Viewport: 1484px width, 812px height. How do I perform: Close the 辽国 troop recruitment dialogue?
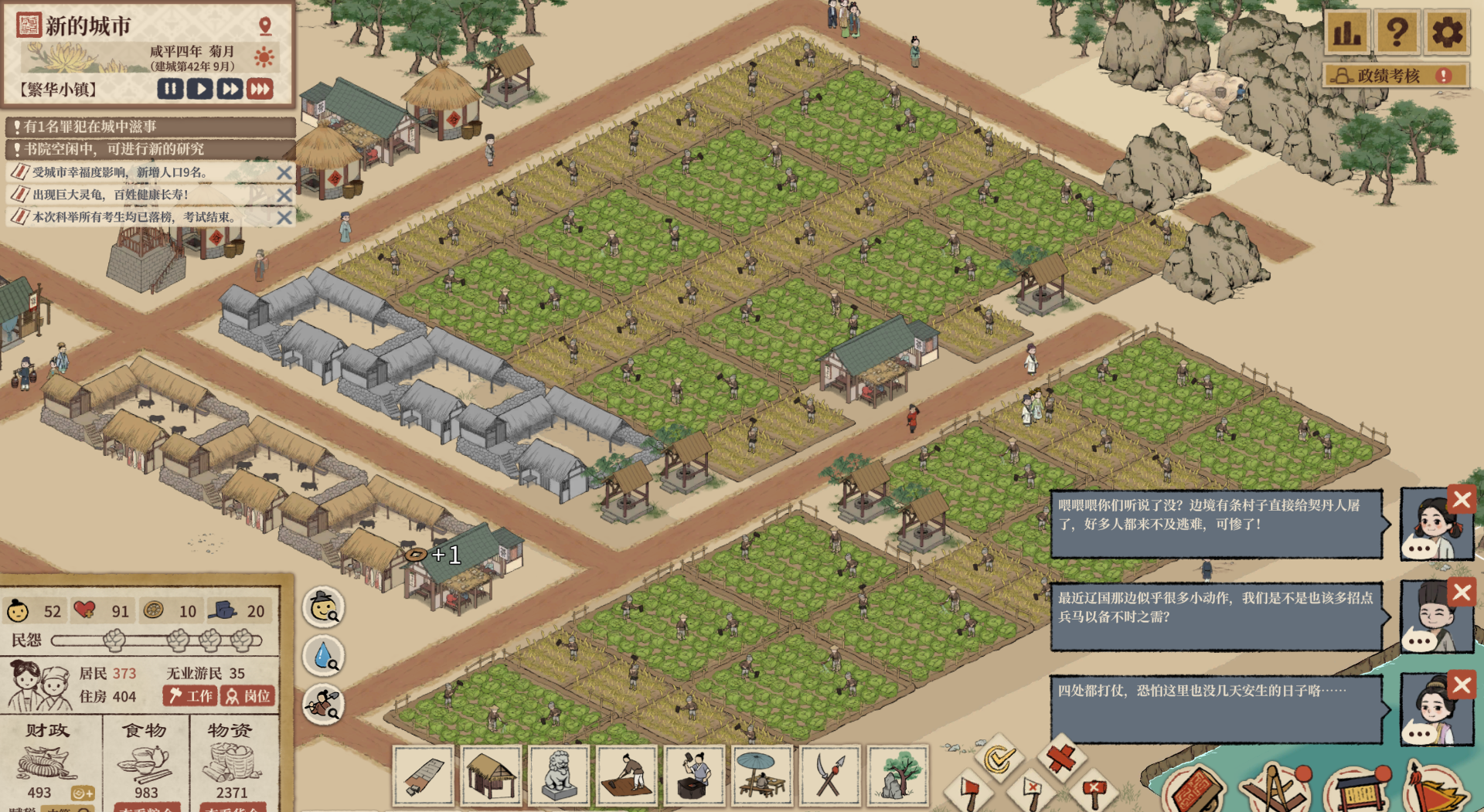pos(1461,593)
